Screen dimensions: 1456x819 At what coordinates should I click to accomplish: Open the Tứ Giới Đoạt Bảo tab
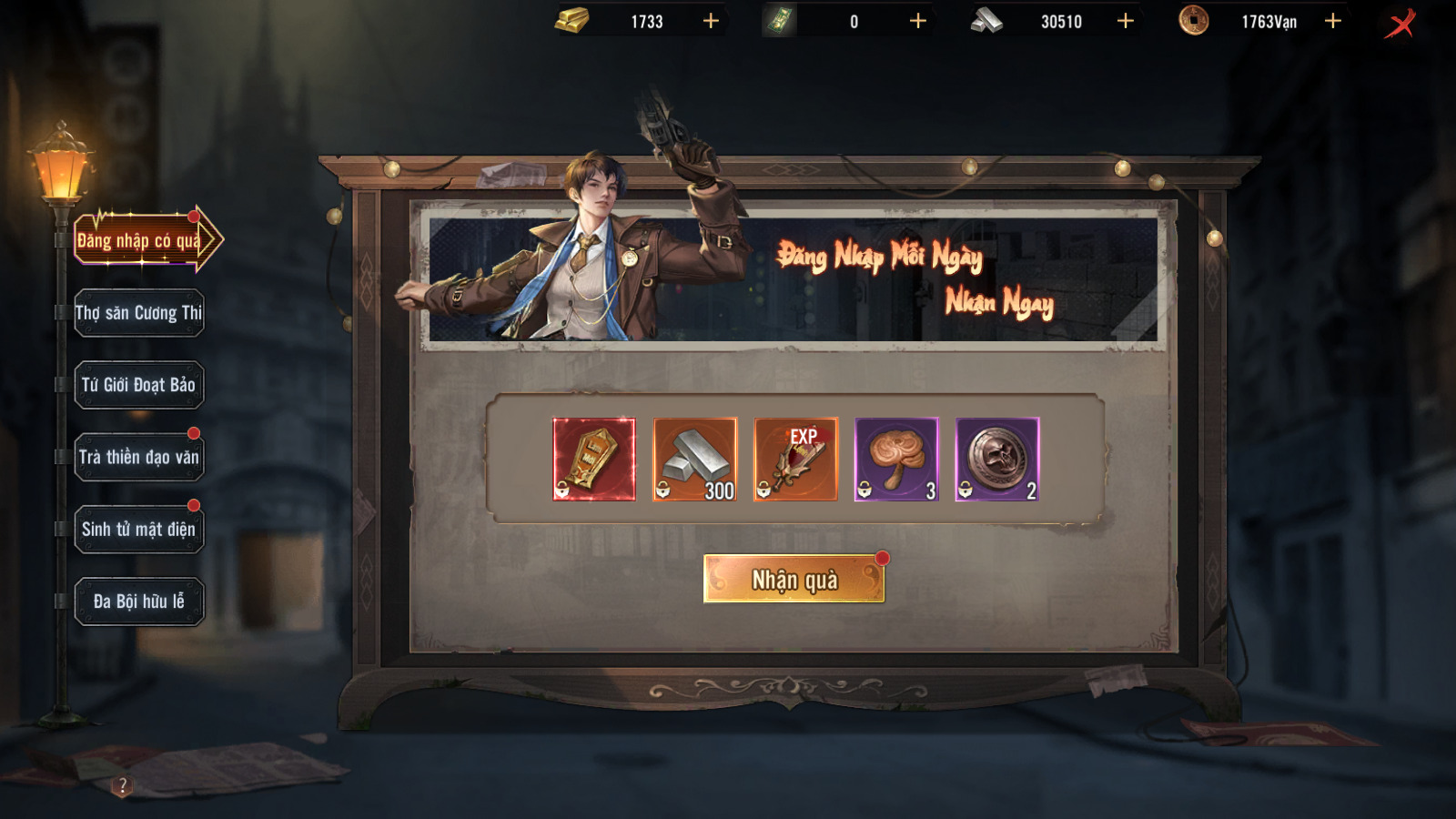tap(139, 385)
